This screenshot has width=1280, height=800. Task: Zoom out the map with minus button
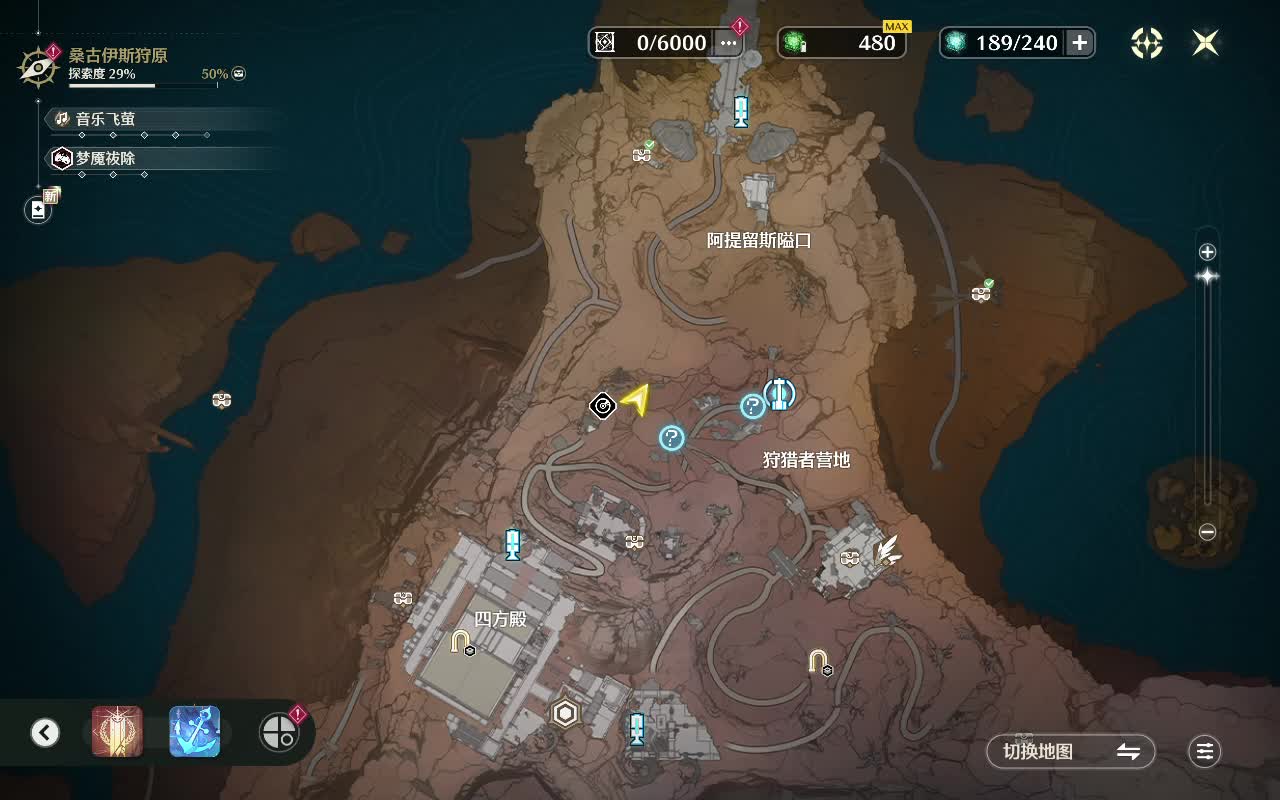pyautogui.click(x=1207, y=533)
